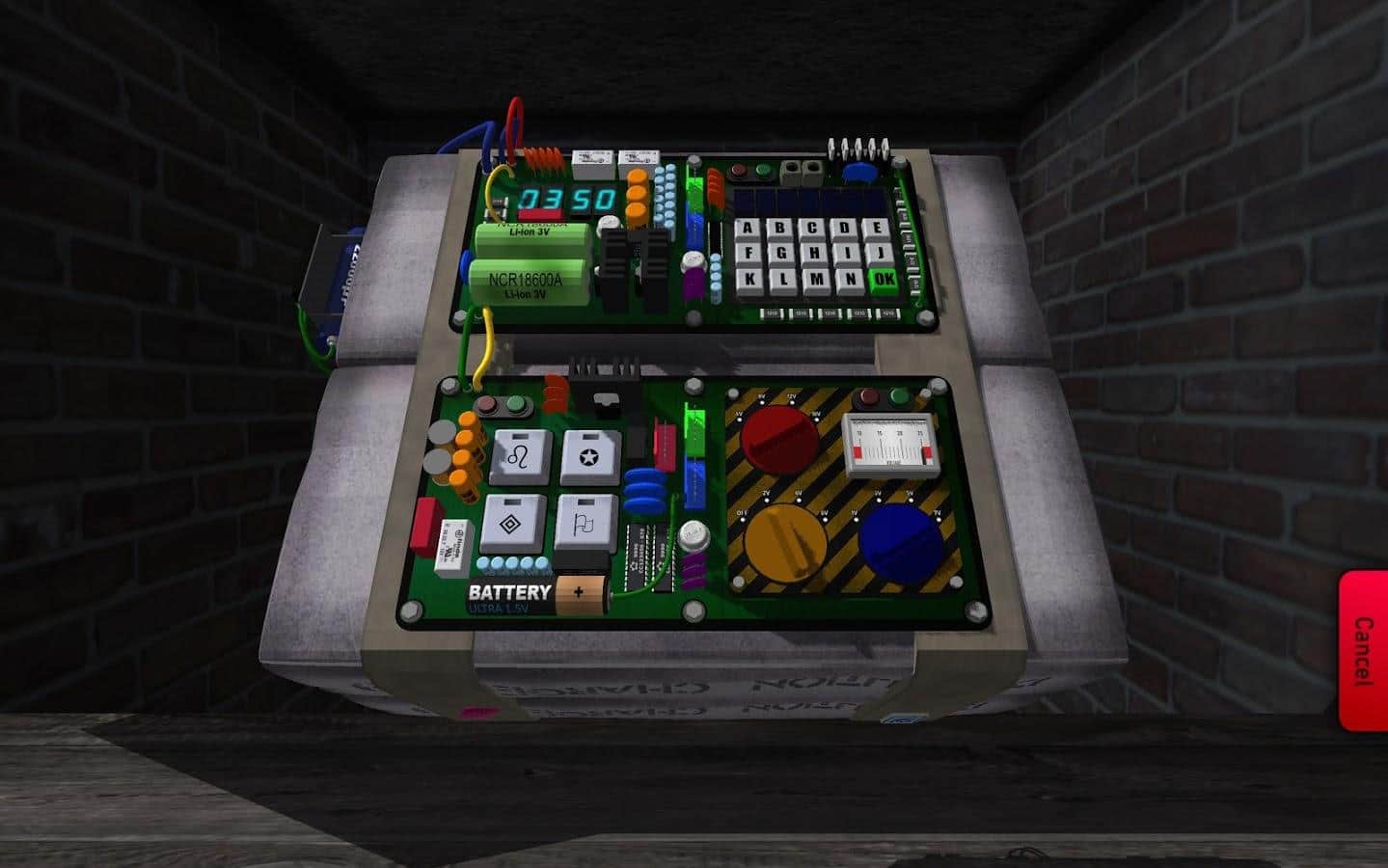Turn the red voltage dial
The width and height of the screenshot is (1388, 868).
click(x=780, y=437)
